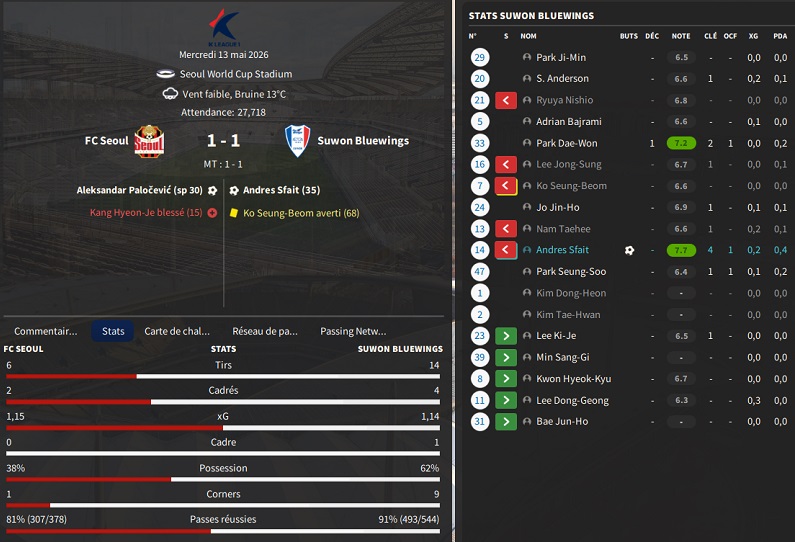The width and height of the screenshot is (795, 542).
Task: Sort players by the XG column
Action: click(753, 36)
